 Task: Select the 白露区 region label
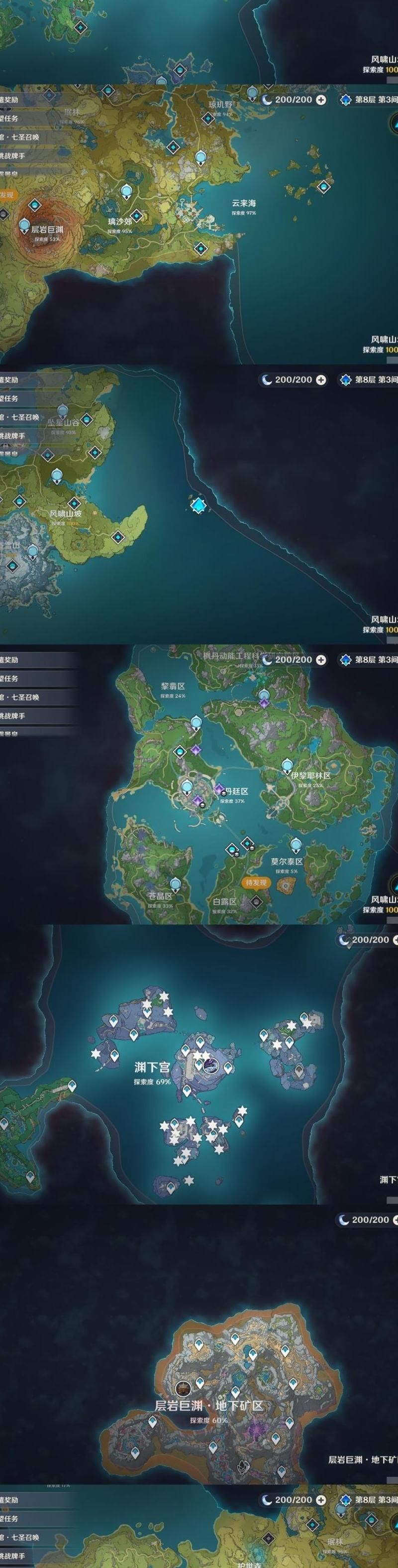pyautogui.click(x=224, y=901)
